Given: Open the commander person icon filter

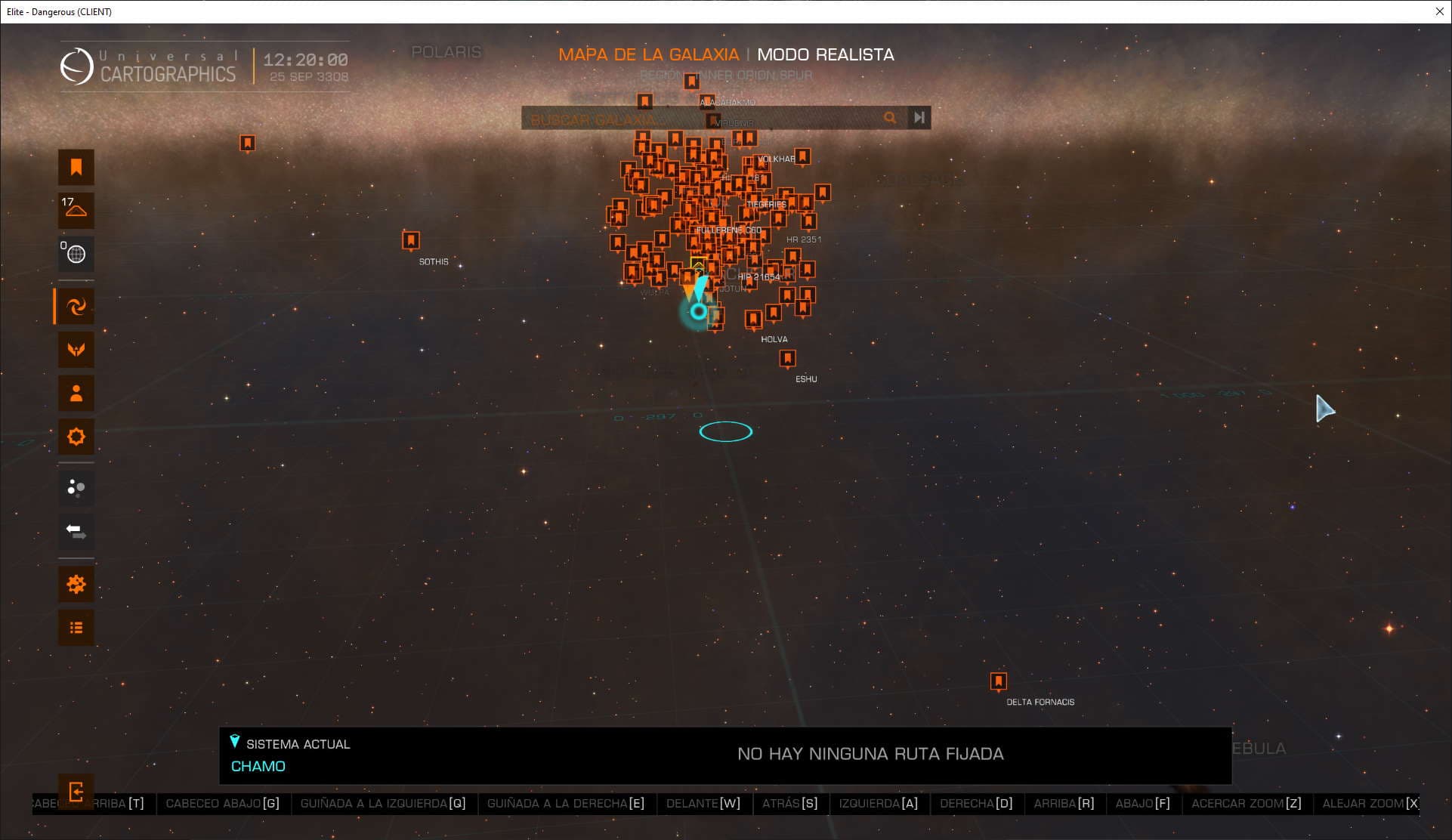Looking at the screenshot, I should point(76,393).
